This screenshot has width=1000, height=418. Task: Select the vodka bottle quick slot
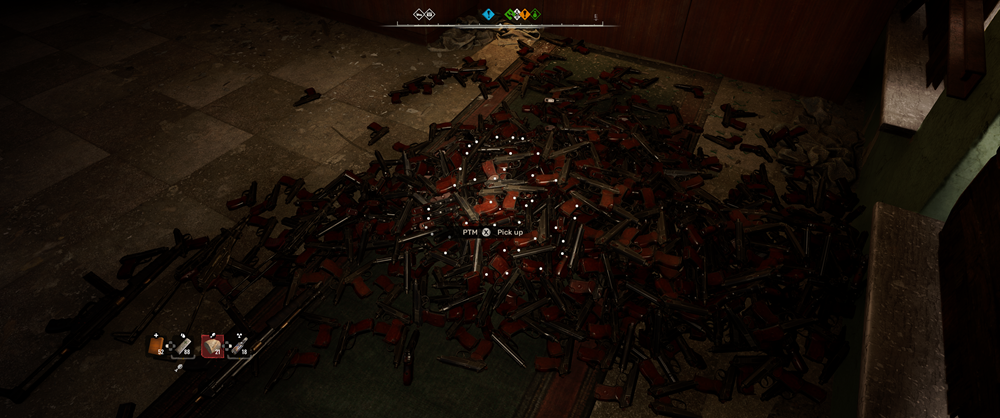pos(238,346)
